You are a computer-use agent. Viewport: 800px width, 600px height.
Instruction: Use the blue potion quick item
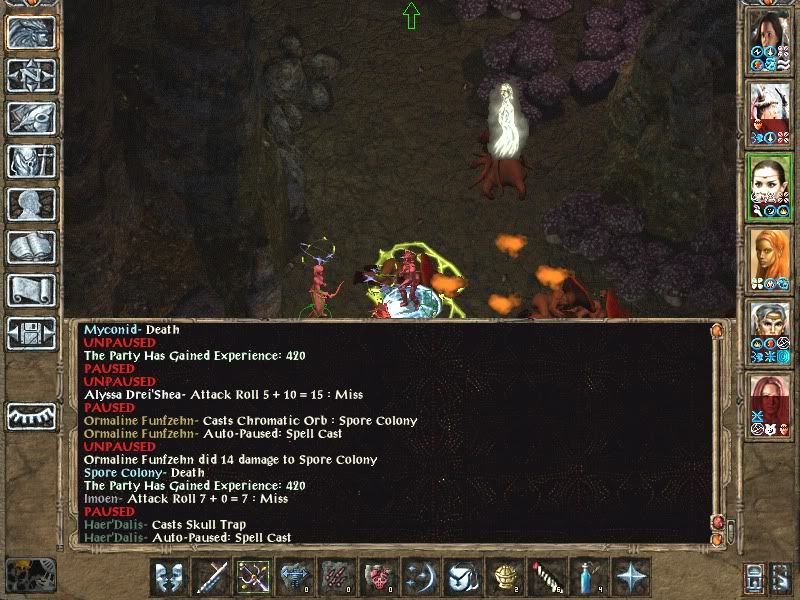coord(589,577)
